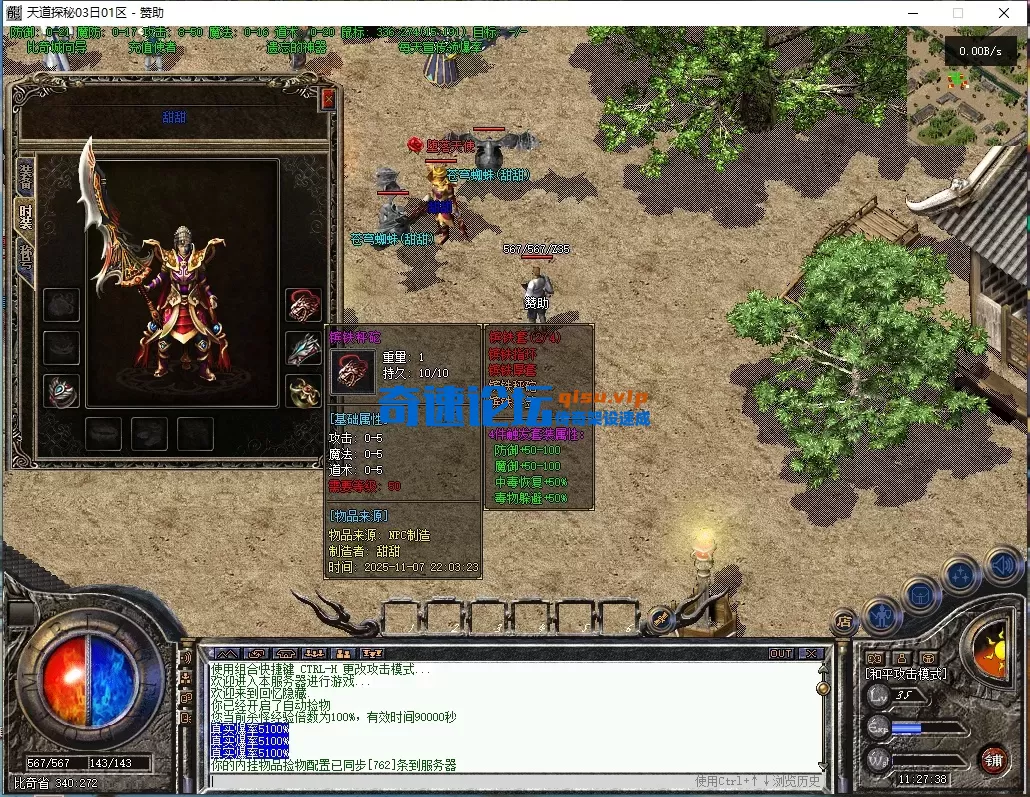Screen dimensions: 1030x797
Task: Close the character equipment panel
Action: pos(328,99)
